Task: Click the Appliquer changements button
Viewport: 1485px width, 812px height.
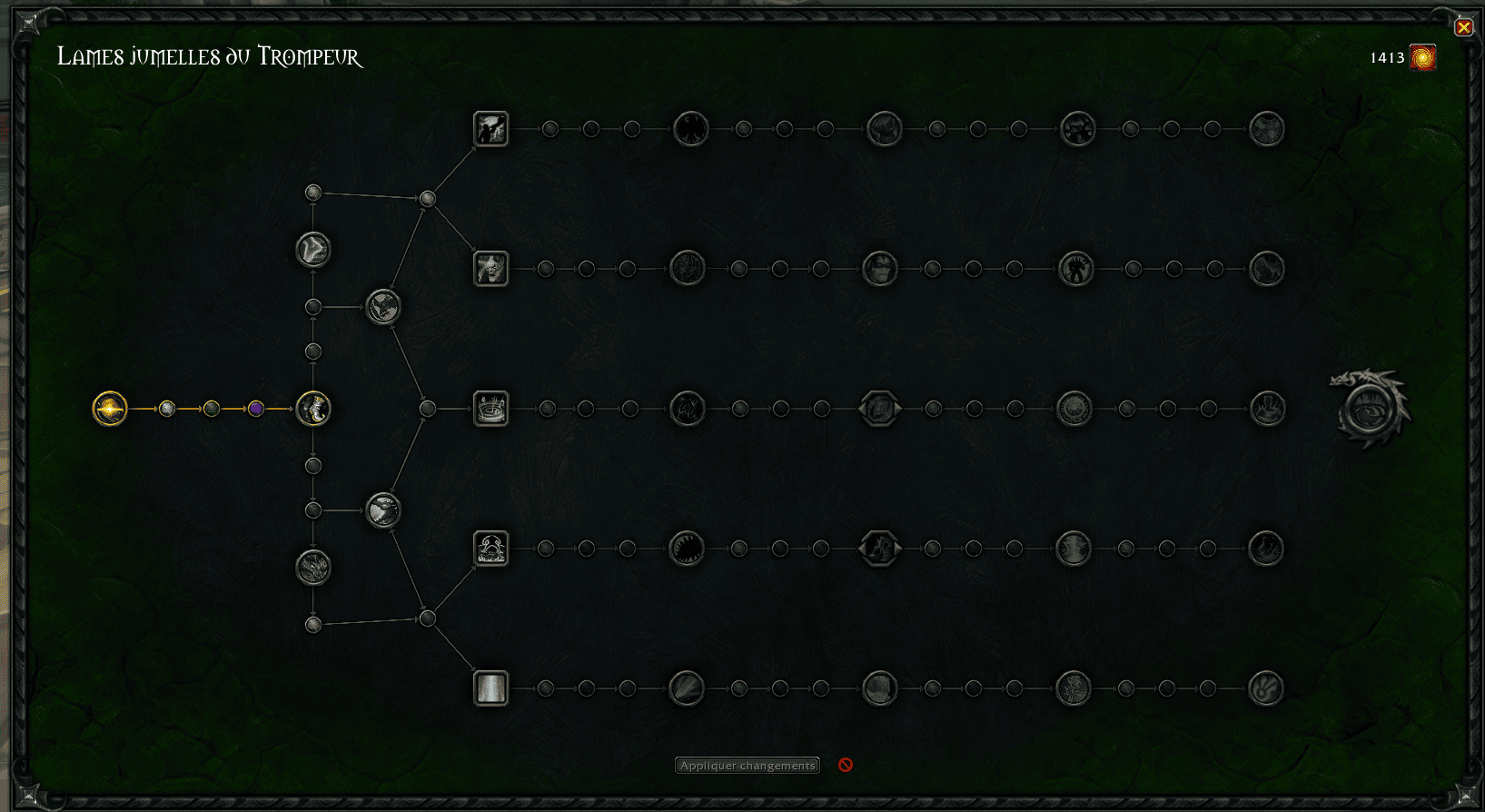Action: click(747, 766)
